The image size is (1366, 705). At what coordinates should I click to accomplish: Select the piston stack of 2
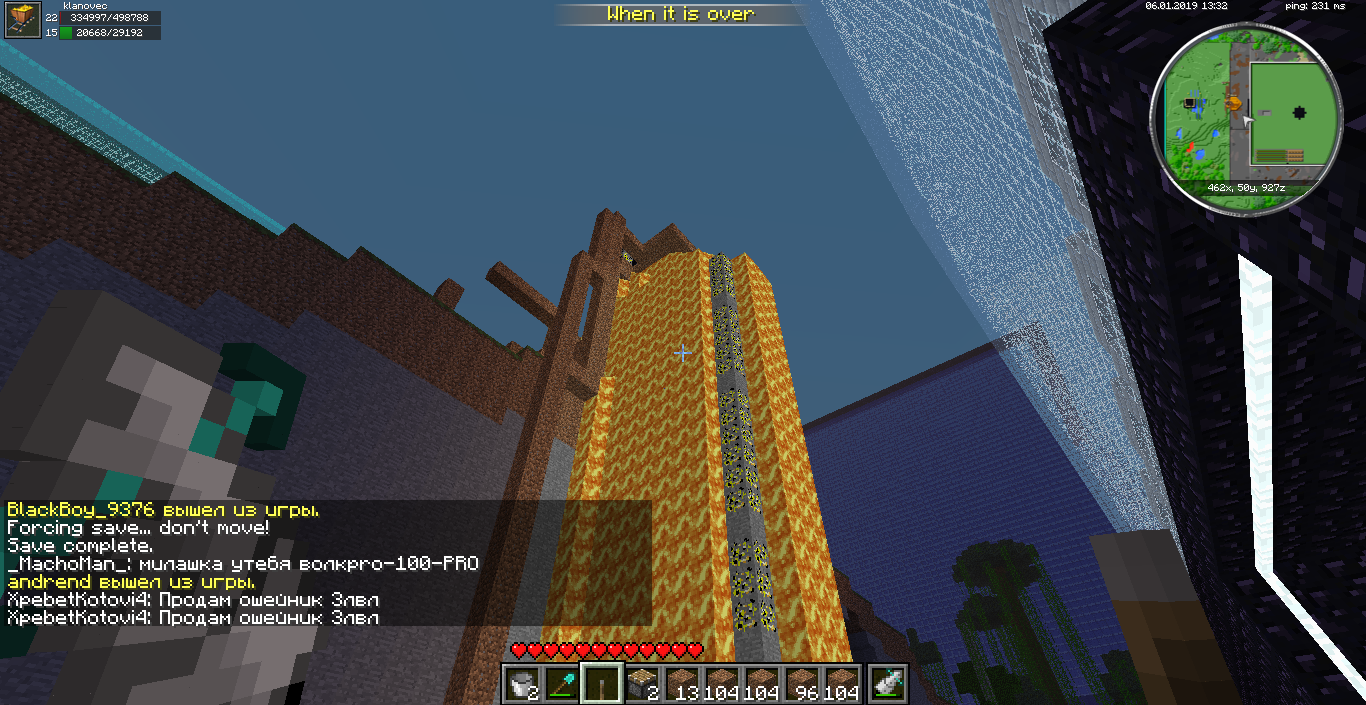coord(642,683)
